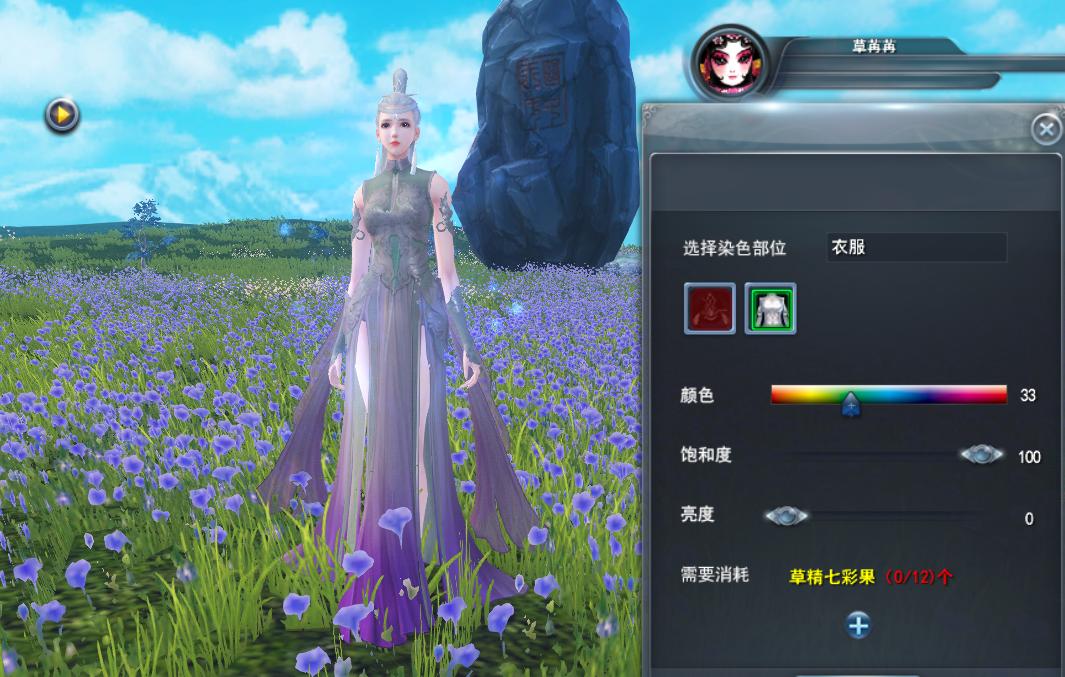Viewport: 1065px width, 677px height.
Task: Open the dye part dropdown showing 衣服
Action: coord(916,247)
